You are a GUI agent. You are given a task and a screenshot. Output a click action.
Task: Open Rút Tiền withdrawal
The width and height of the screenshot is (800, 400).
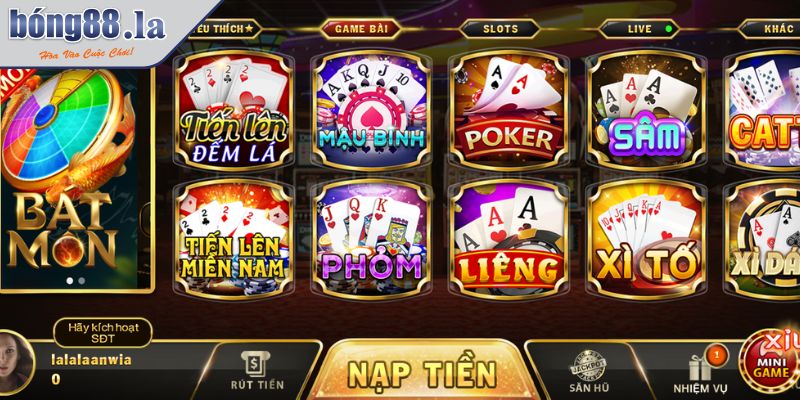coord(255,372)
